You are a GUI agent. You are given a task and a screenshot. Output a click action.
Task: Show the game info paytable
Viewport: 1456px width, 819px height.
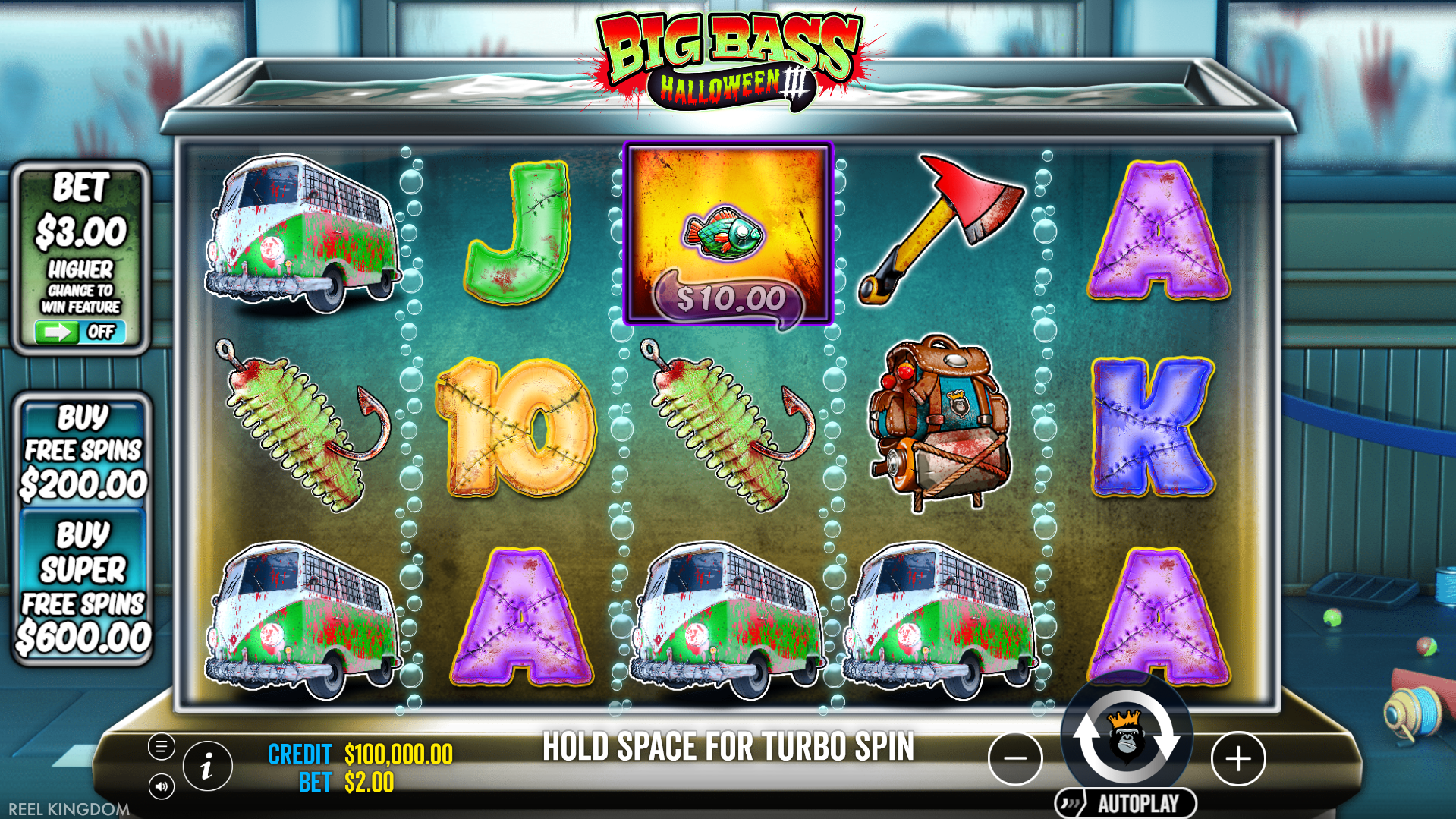(207, 767)
